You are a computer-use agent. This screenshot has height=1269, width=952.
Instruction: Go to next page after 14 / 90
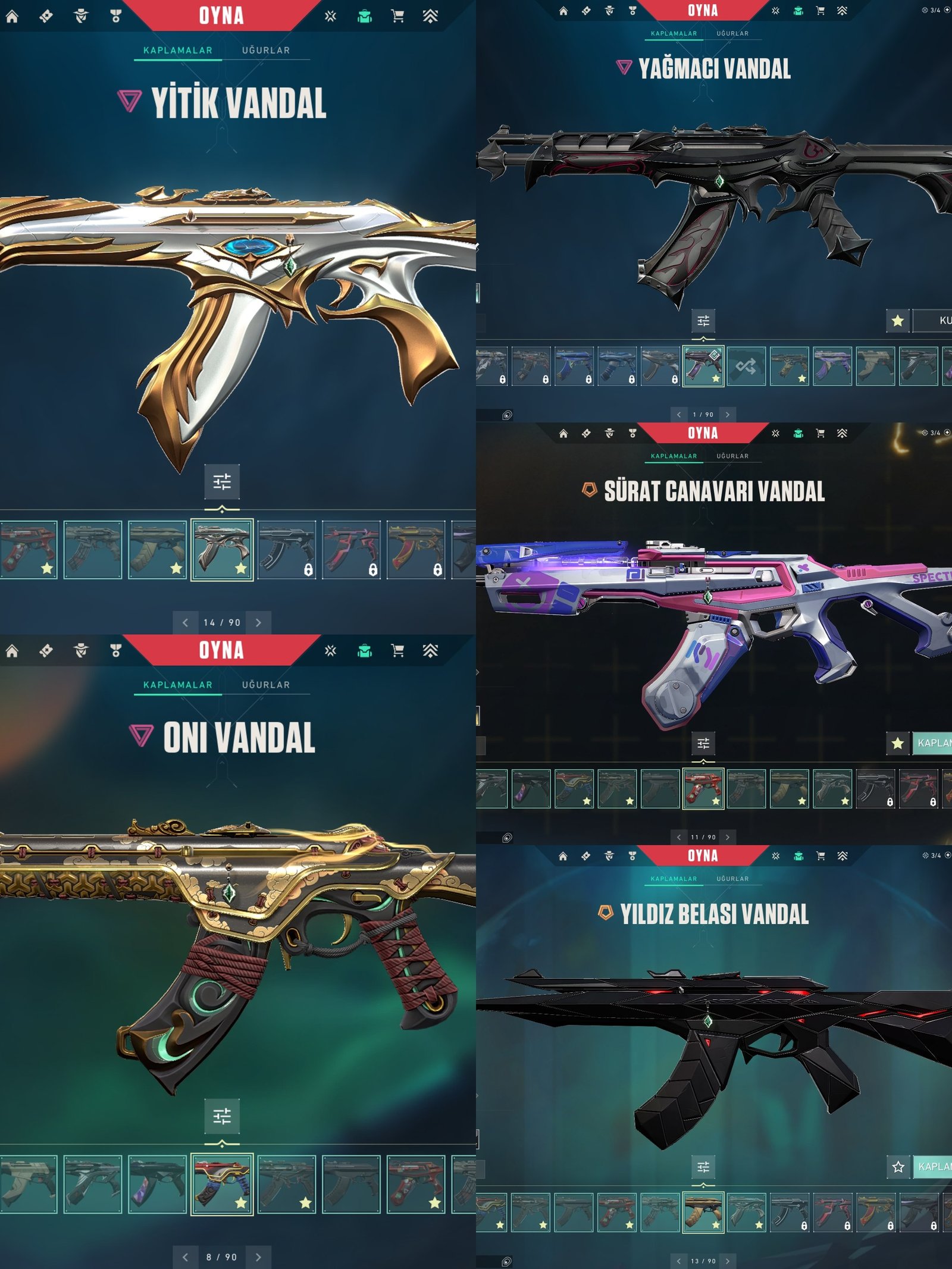pos(258,622)
